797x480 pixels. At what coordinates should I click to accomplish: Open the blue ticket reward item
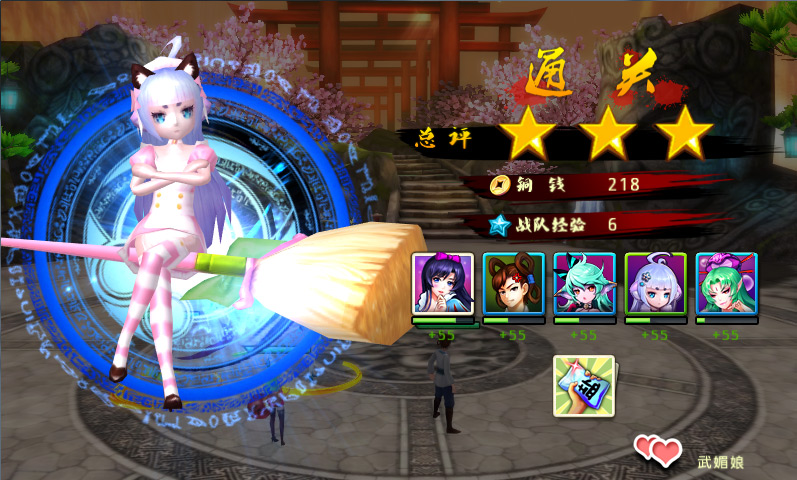(x=584, y=386)
